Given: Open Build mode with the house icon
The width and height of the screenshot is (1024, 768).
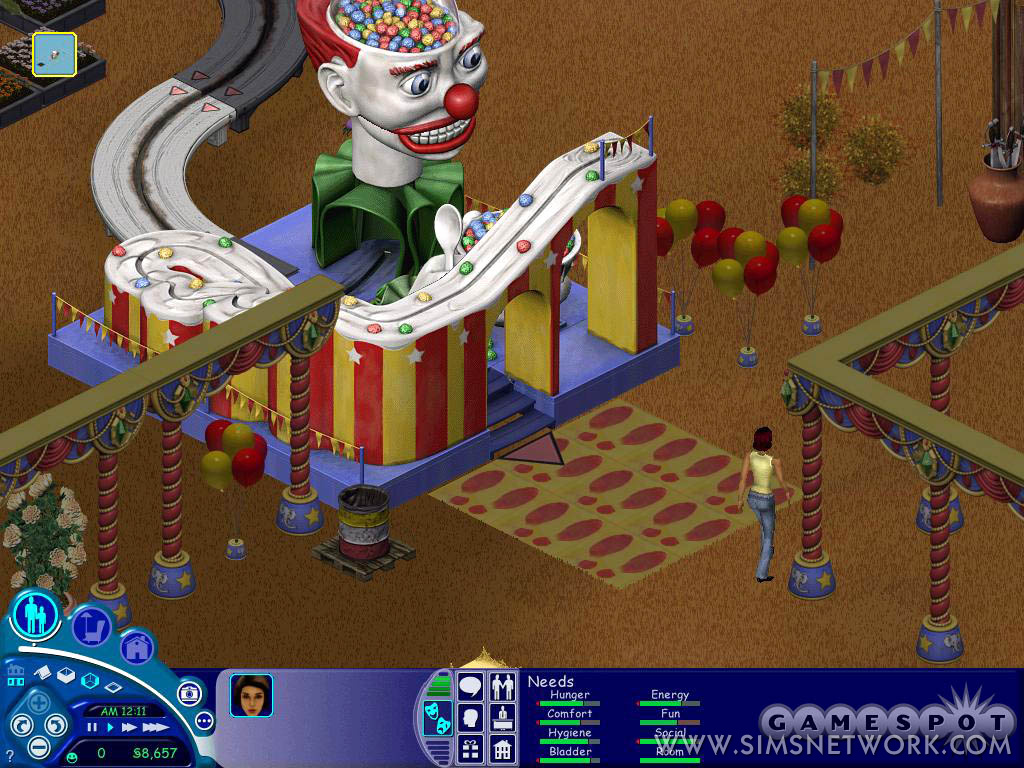Looking at the screenshot, I should pos(137,648).
